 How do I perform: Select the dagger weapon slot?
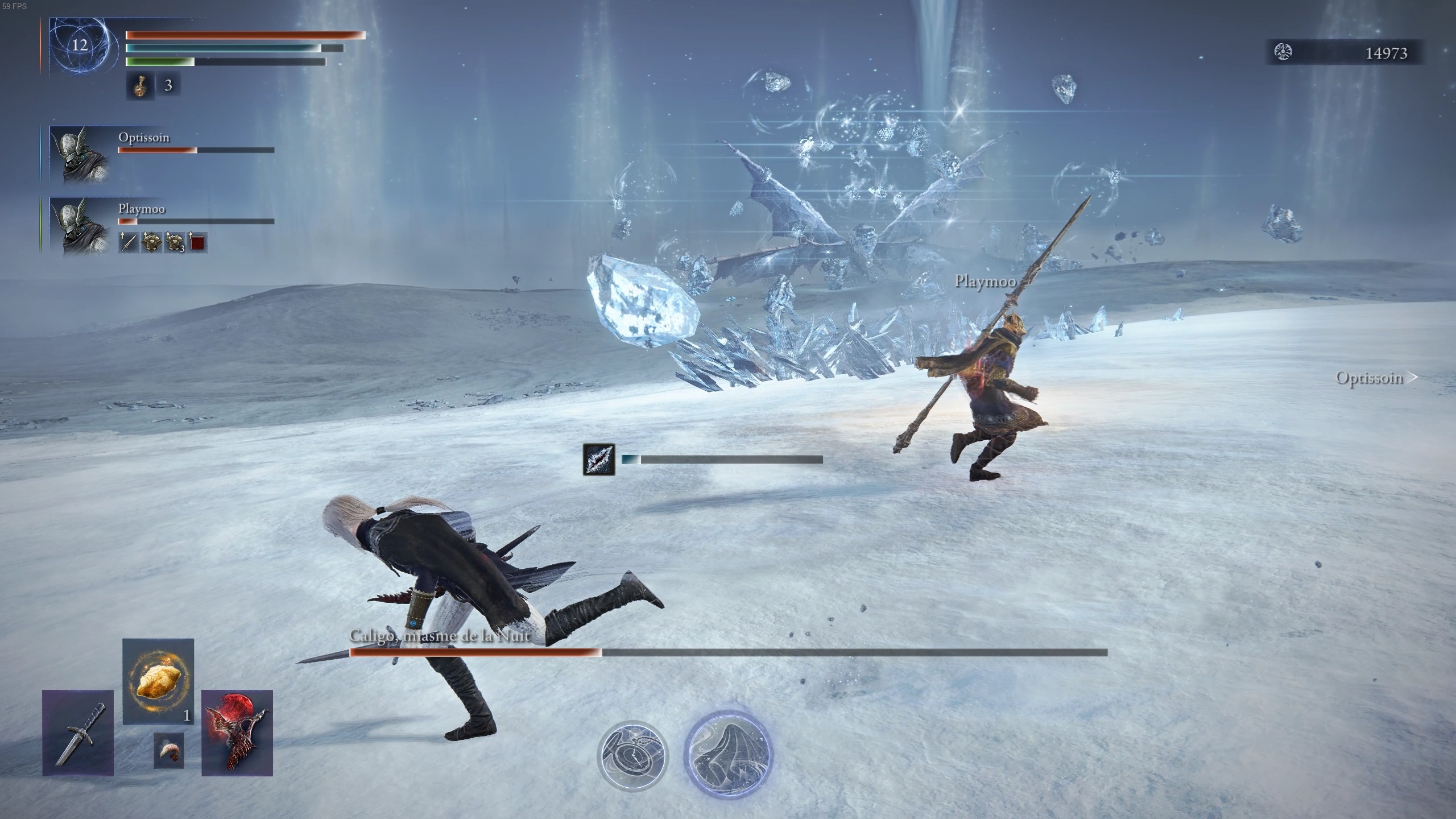coord(78,733)
